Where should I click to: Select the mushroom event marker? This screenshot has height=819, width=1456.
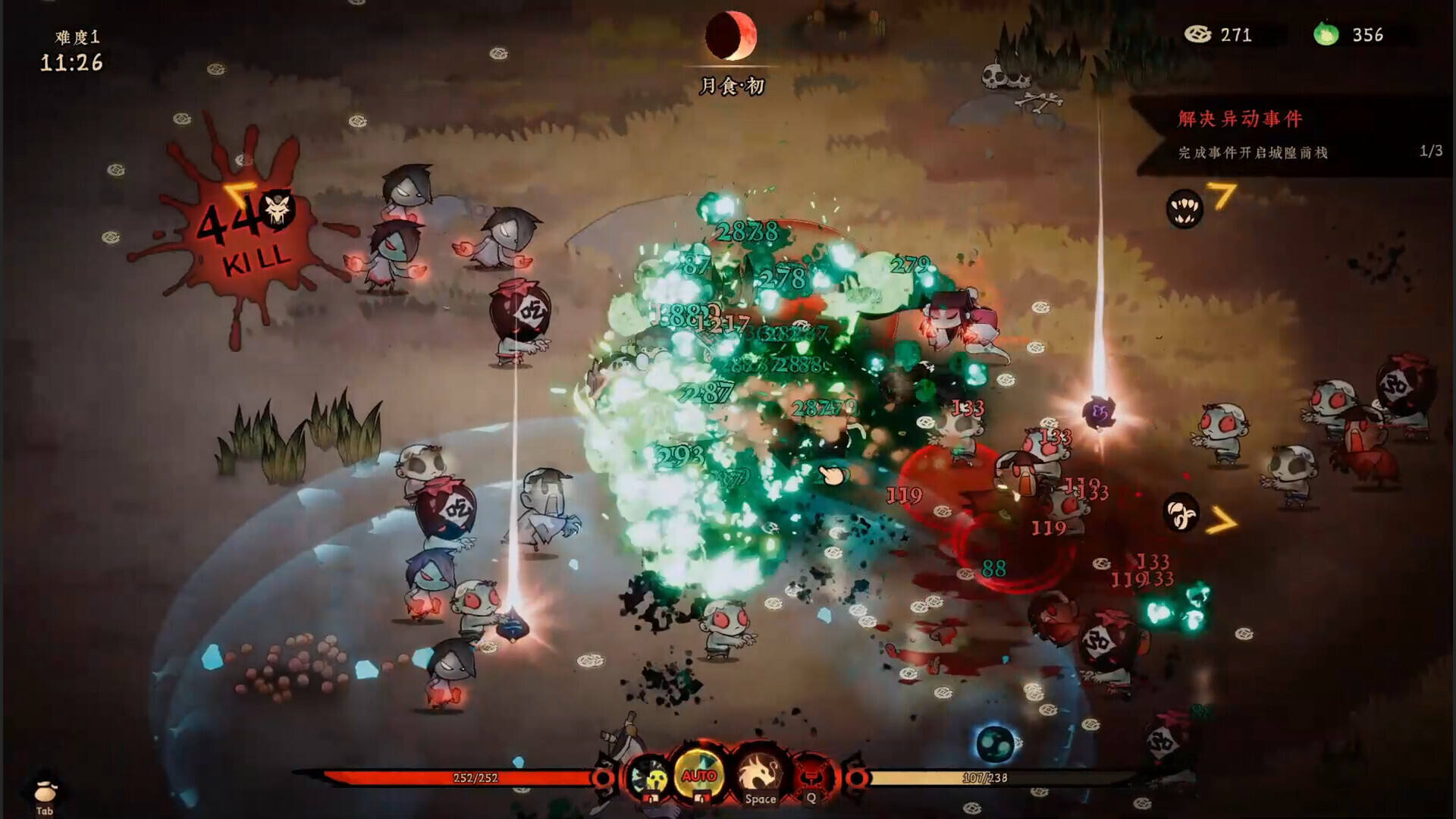tap(1181, 513)
